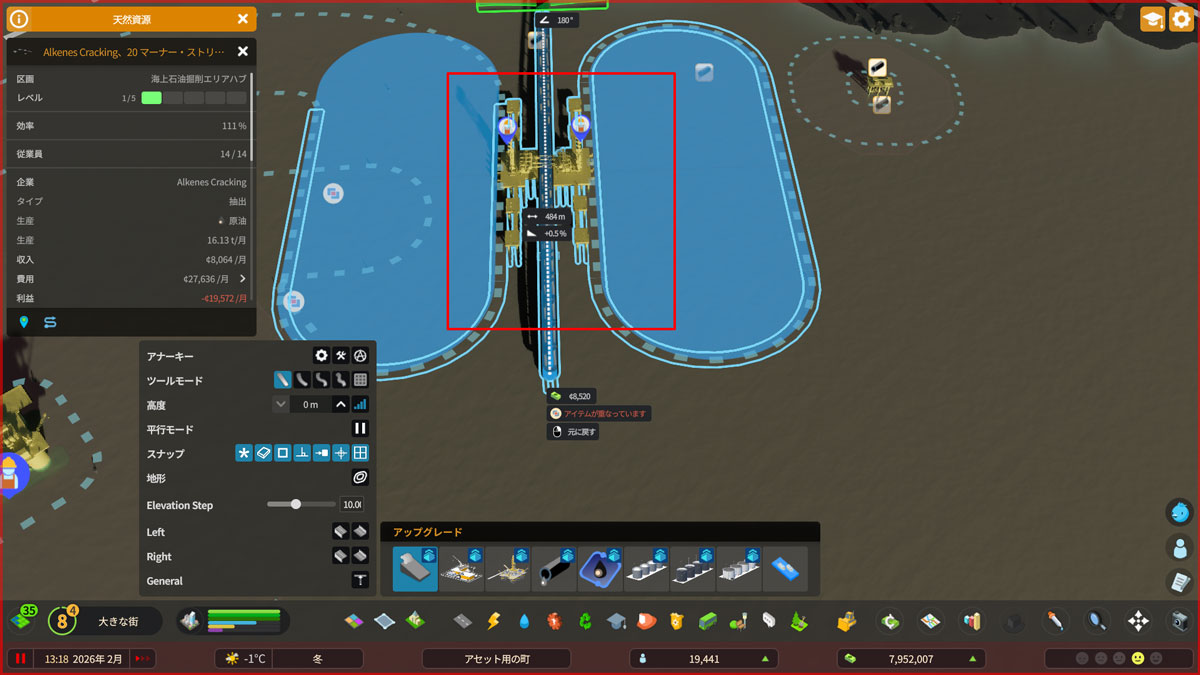This screenshot has height=675, width=1200.
Task: Raise the 高度 elevation with the up arrow
Action: point(341,405)
